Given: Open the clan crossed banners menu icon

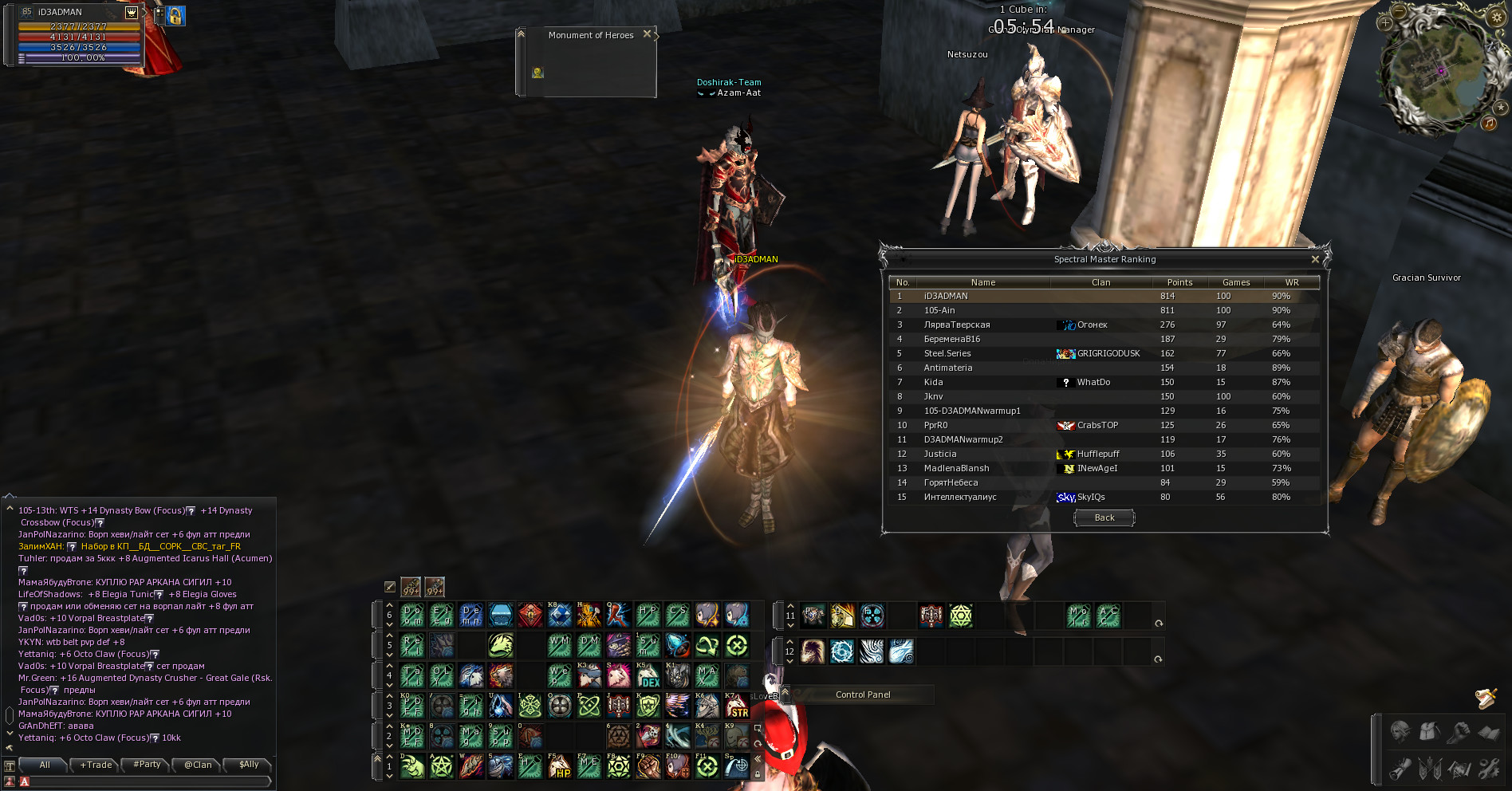Looking at the screenshot, I should (1429, 769).
